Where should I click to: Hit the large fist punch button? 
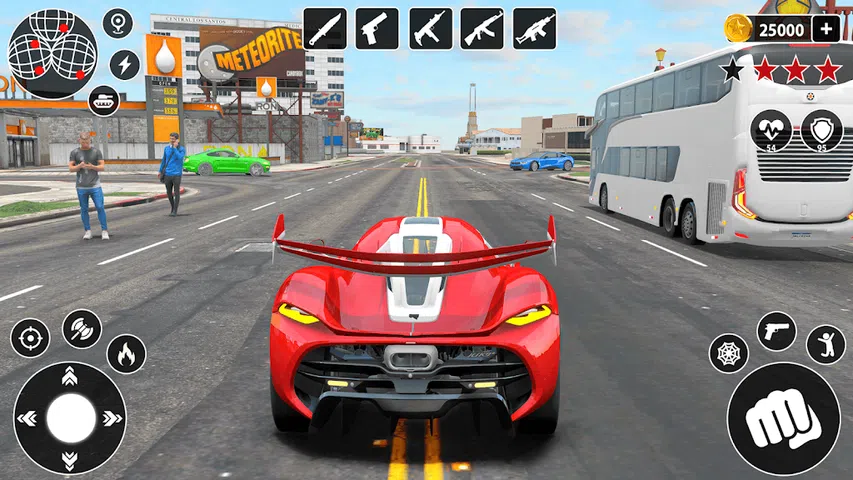(783, 418)
